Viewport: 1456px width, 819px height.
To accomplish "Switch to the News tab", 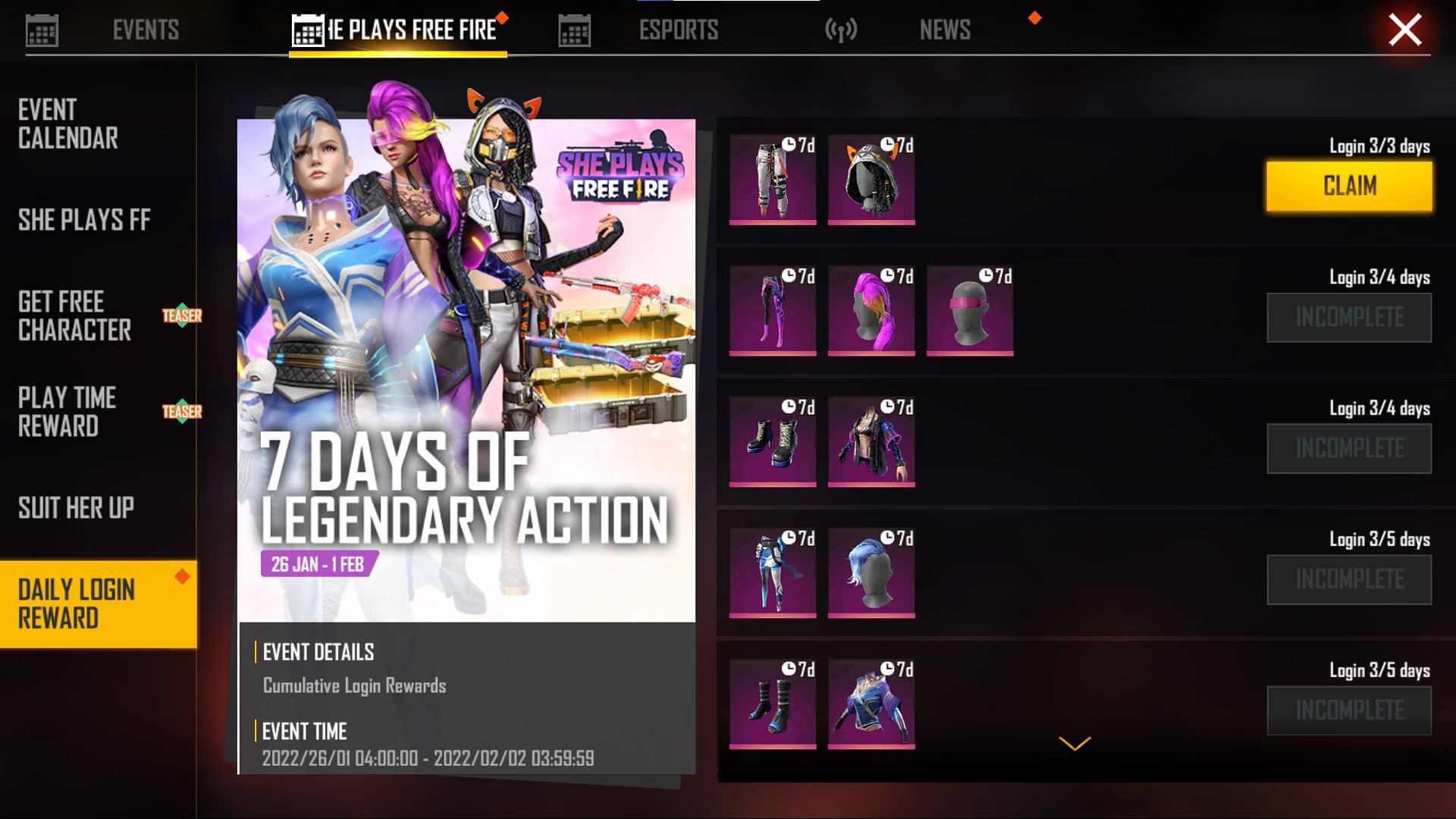I will [944, 30].
